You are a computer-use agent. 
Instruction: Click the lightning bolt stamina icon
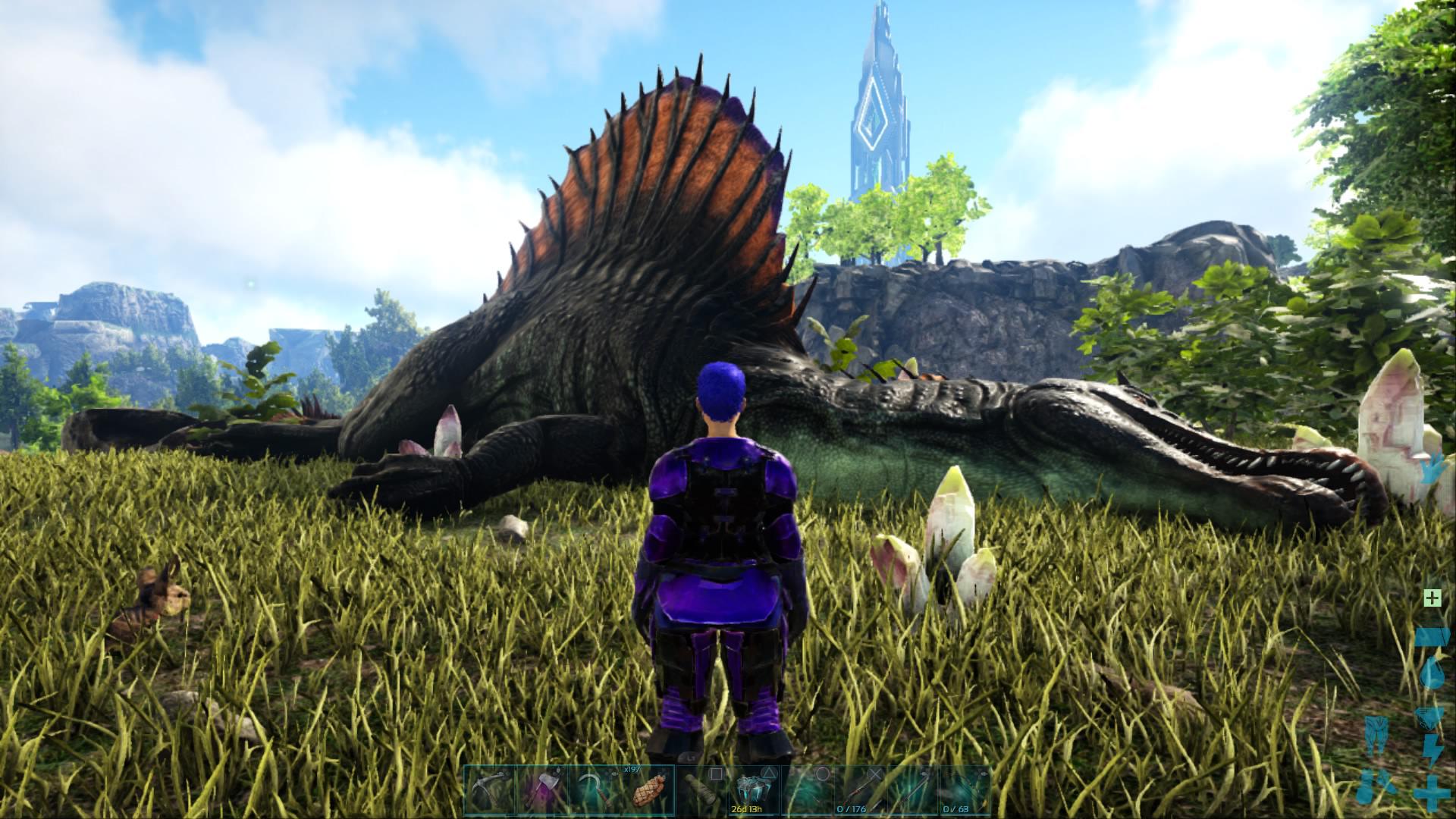[x=1432, y=747]
